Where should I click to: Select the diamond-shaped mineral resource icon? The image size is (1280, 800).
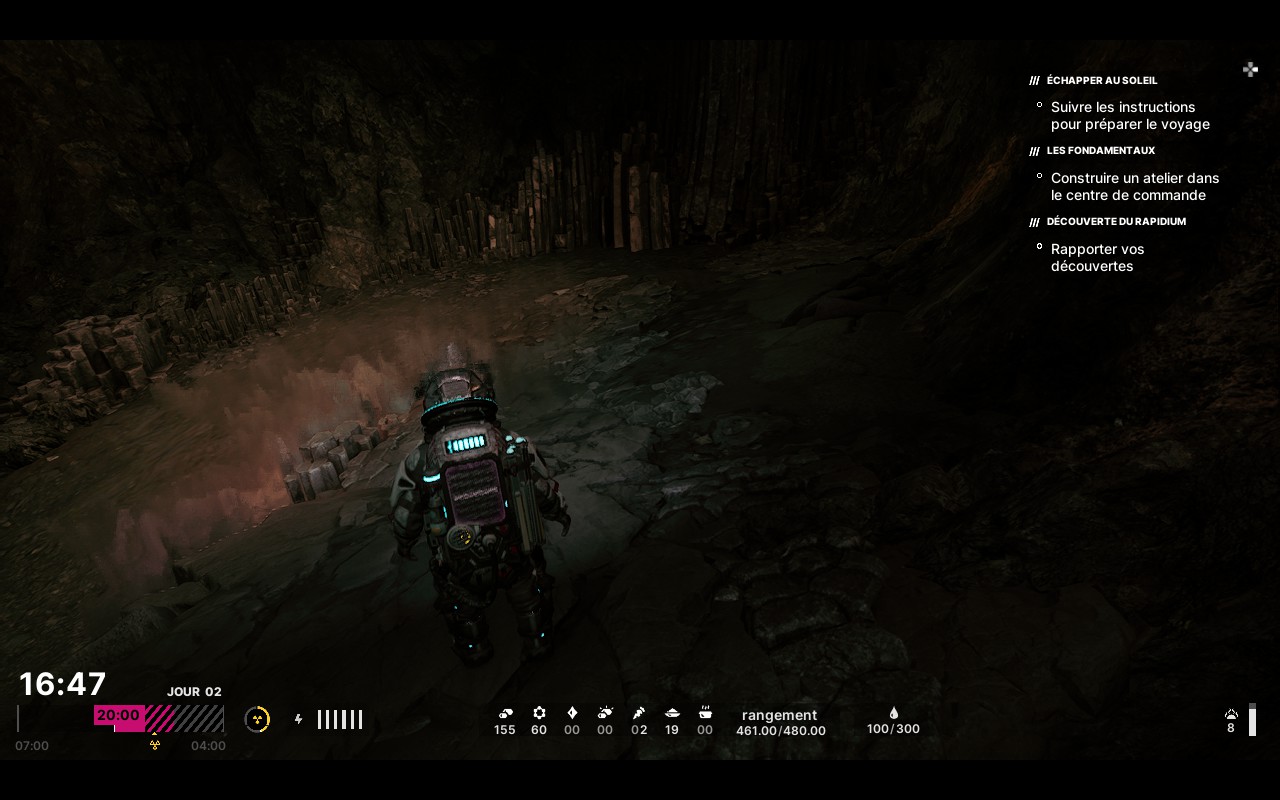572,713
